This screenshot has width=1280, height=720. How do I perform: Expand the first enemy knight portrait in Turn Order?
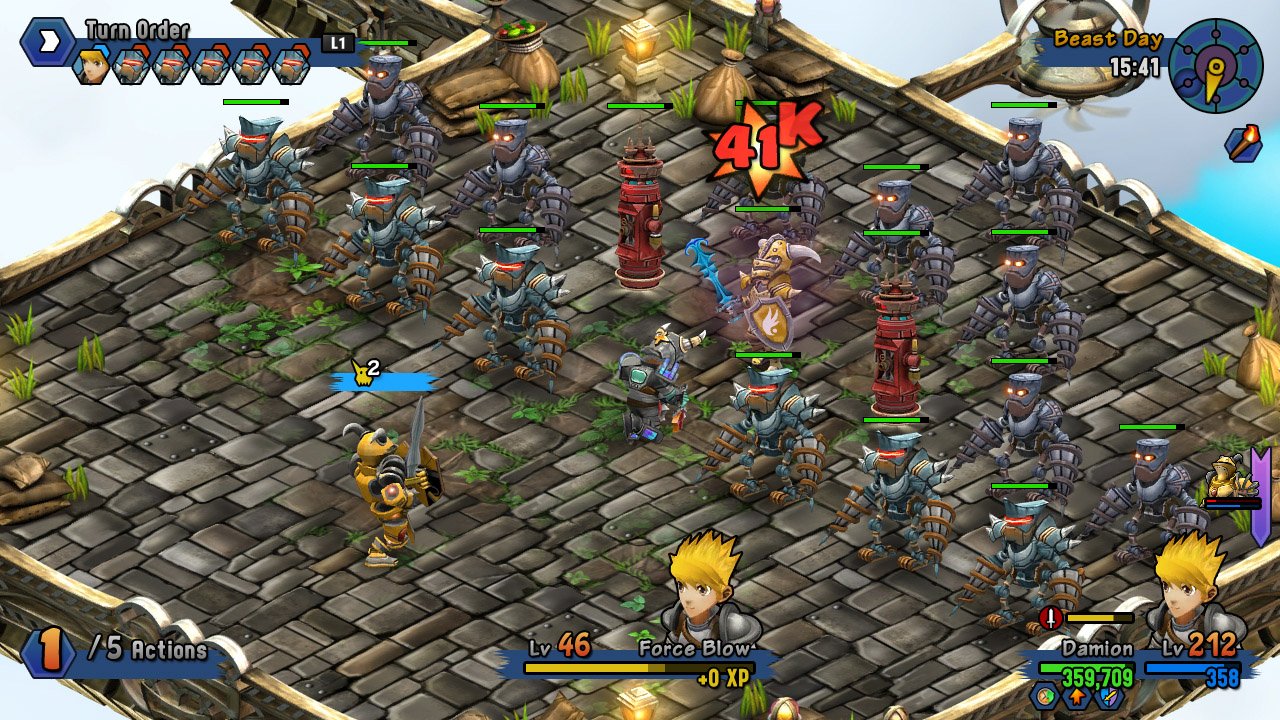(130, 65)
